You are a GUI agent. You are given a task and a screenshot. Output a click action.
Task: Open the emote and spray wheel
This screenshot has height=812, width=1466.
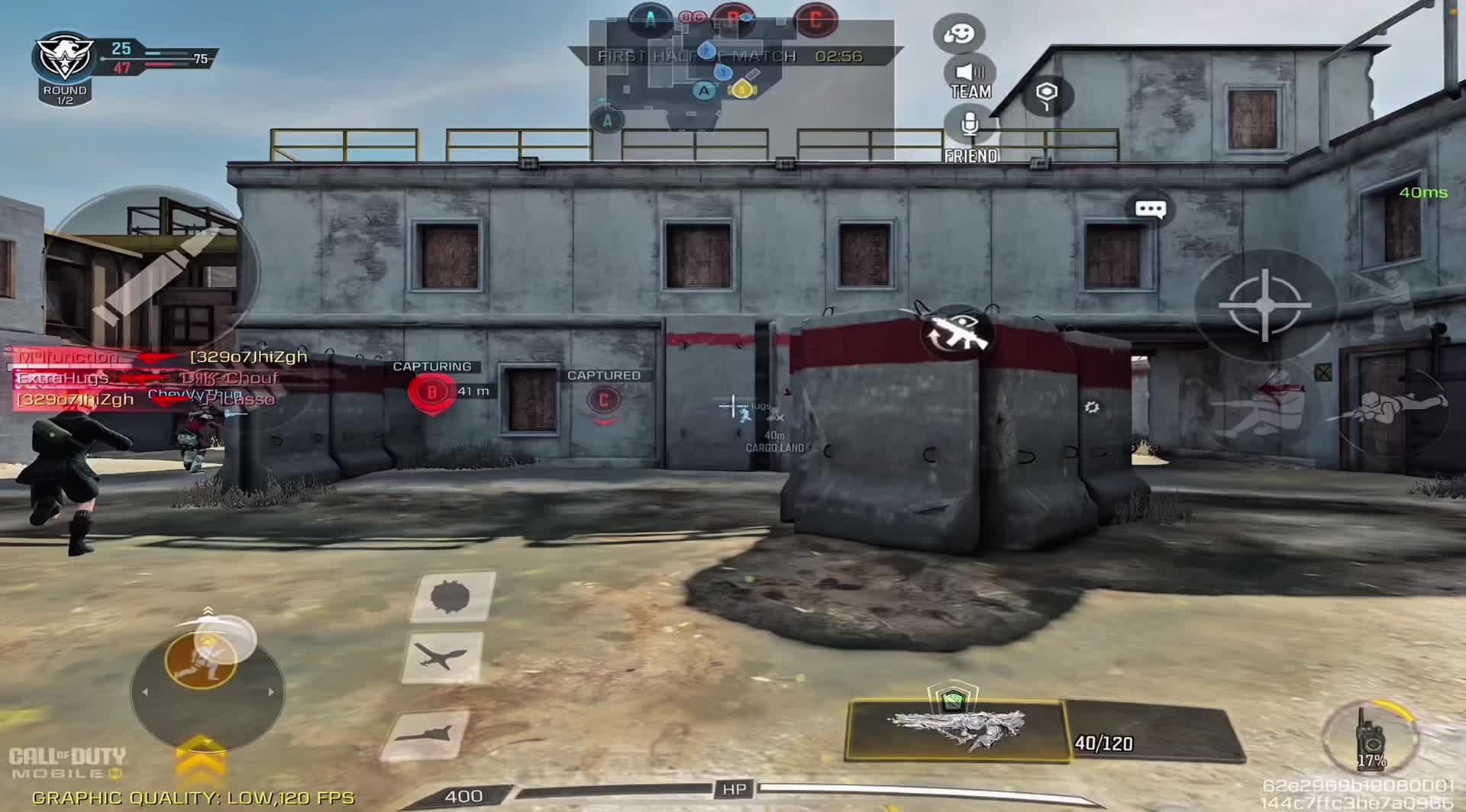tap(959, 34)
